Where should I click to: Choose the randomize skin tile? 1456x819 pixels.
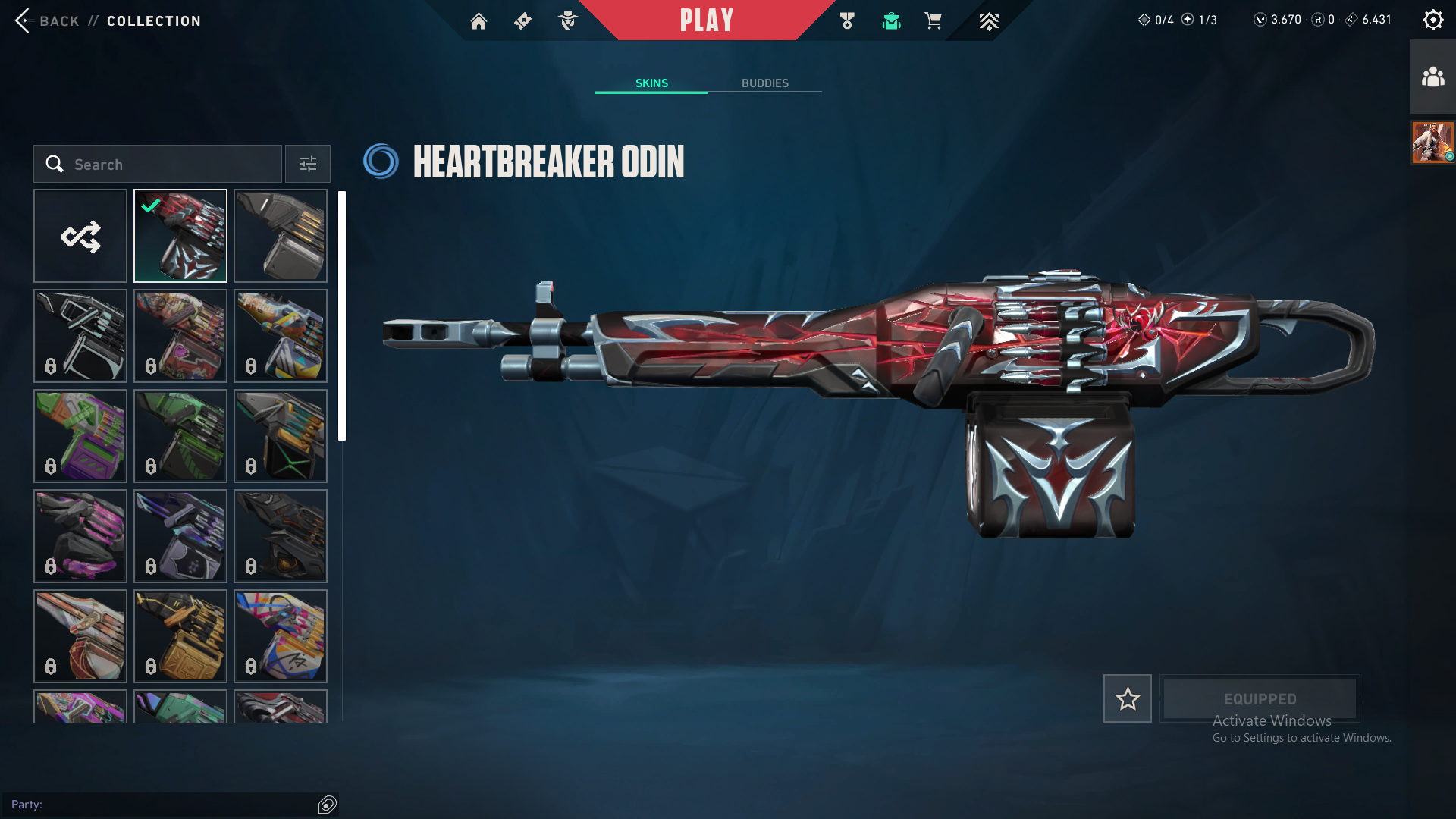coord(80,237)
